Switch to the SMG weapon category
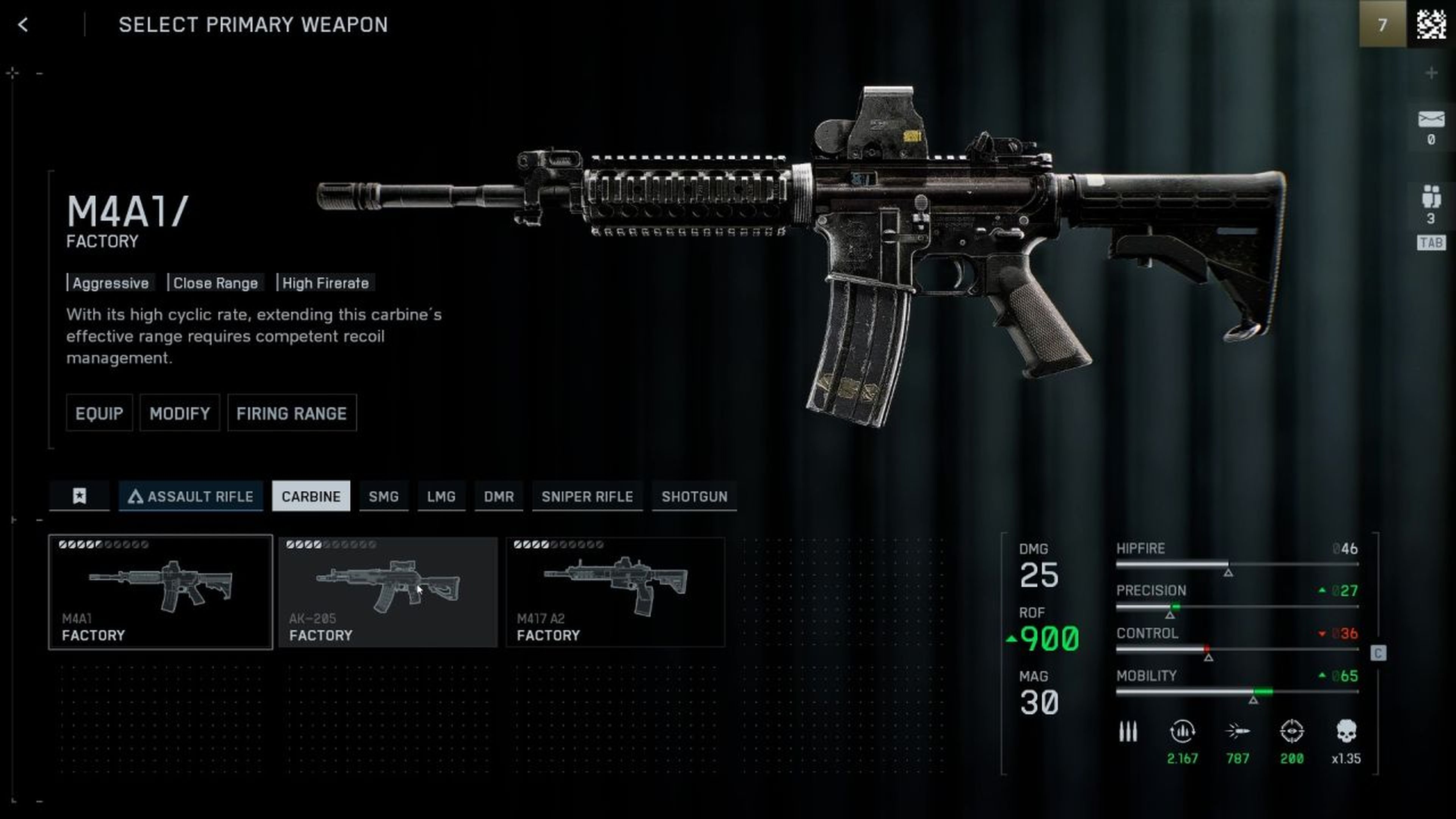Viewport: 1456px width, 819px height. [x=384, y=496]
